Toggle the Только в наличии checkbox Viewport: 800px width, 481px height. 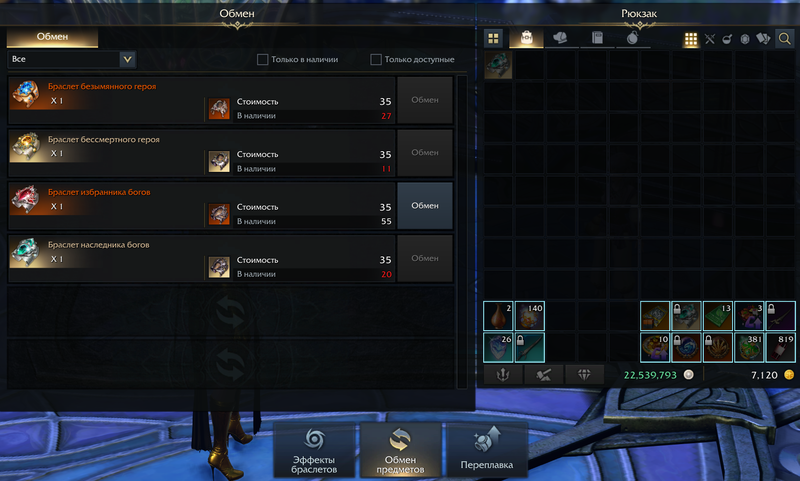[x=262, y=60]
